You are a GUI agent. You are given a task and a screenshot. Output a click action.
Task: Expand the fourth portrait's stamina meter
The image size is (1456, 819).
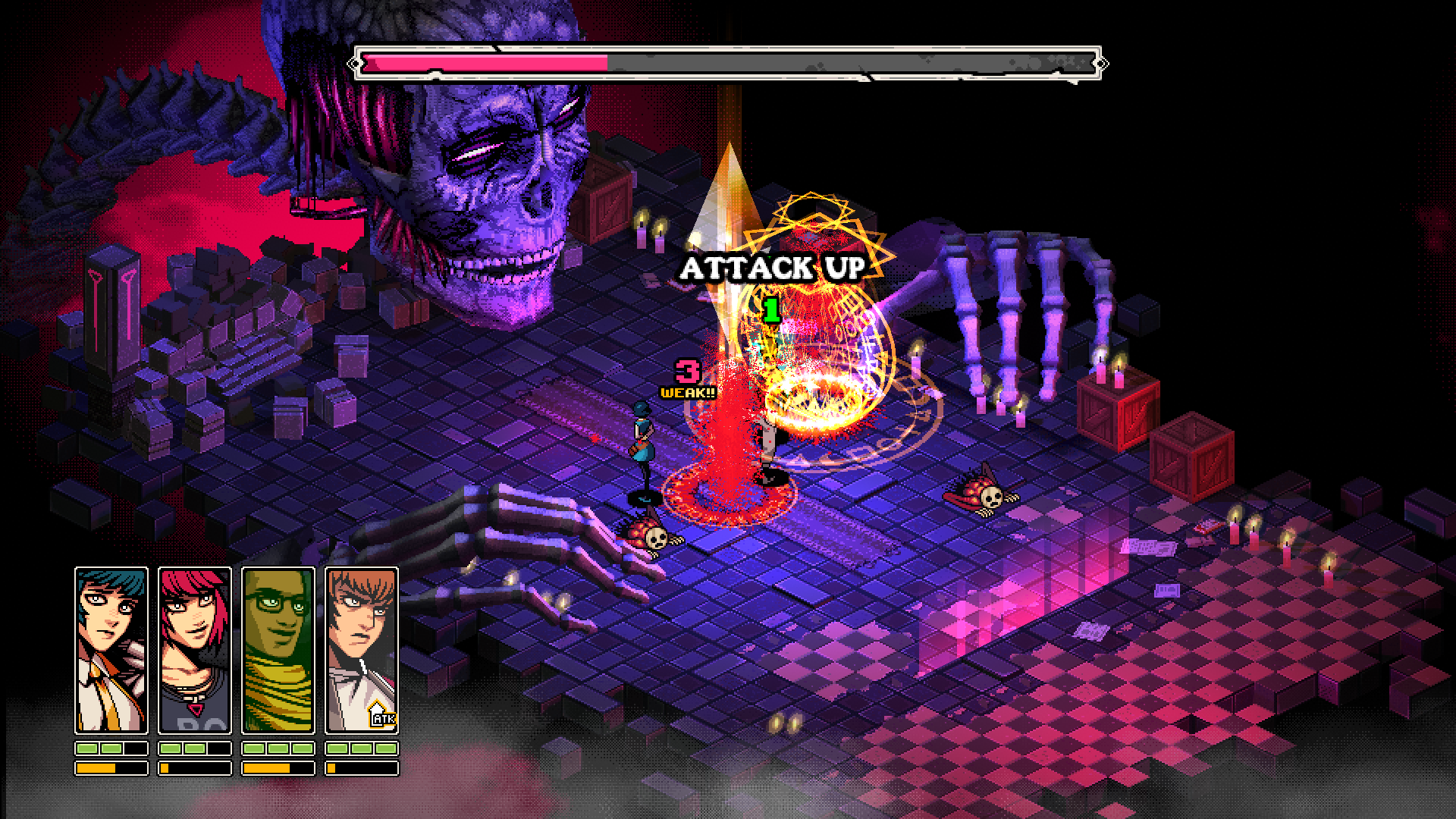coord(364,768)
